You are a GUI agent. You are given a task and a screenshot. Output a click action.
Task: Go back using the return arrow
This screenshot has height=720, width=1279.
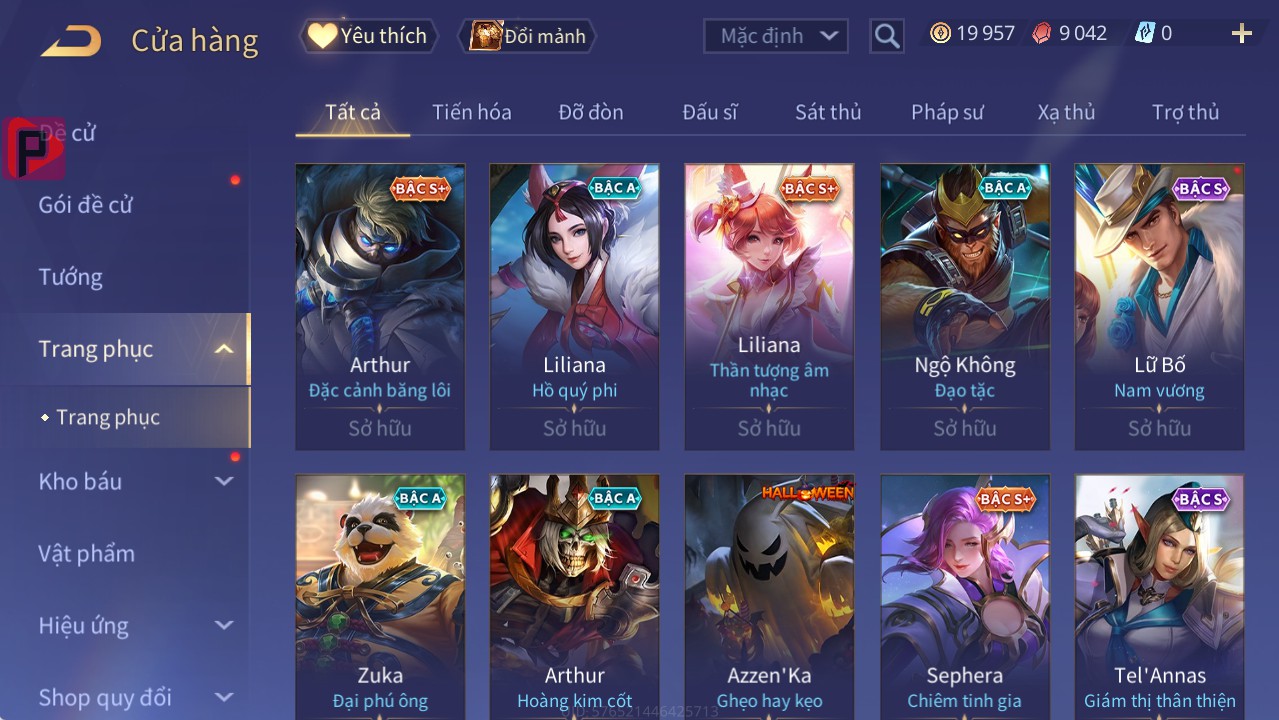click(x=71, y=41)
